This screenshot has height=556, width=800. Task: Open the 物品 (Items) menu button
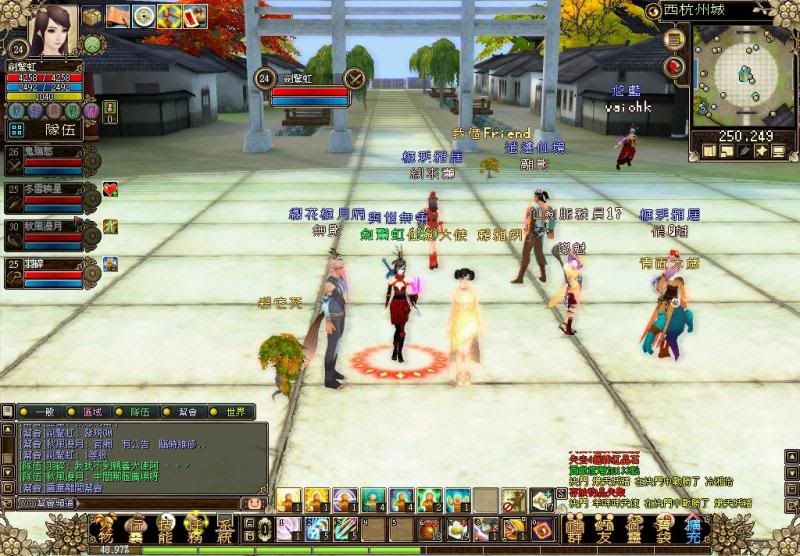point(104,528)
